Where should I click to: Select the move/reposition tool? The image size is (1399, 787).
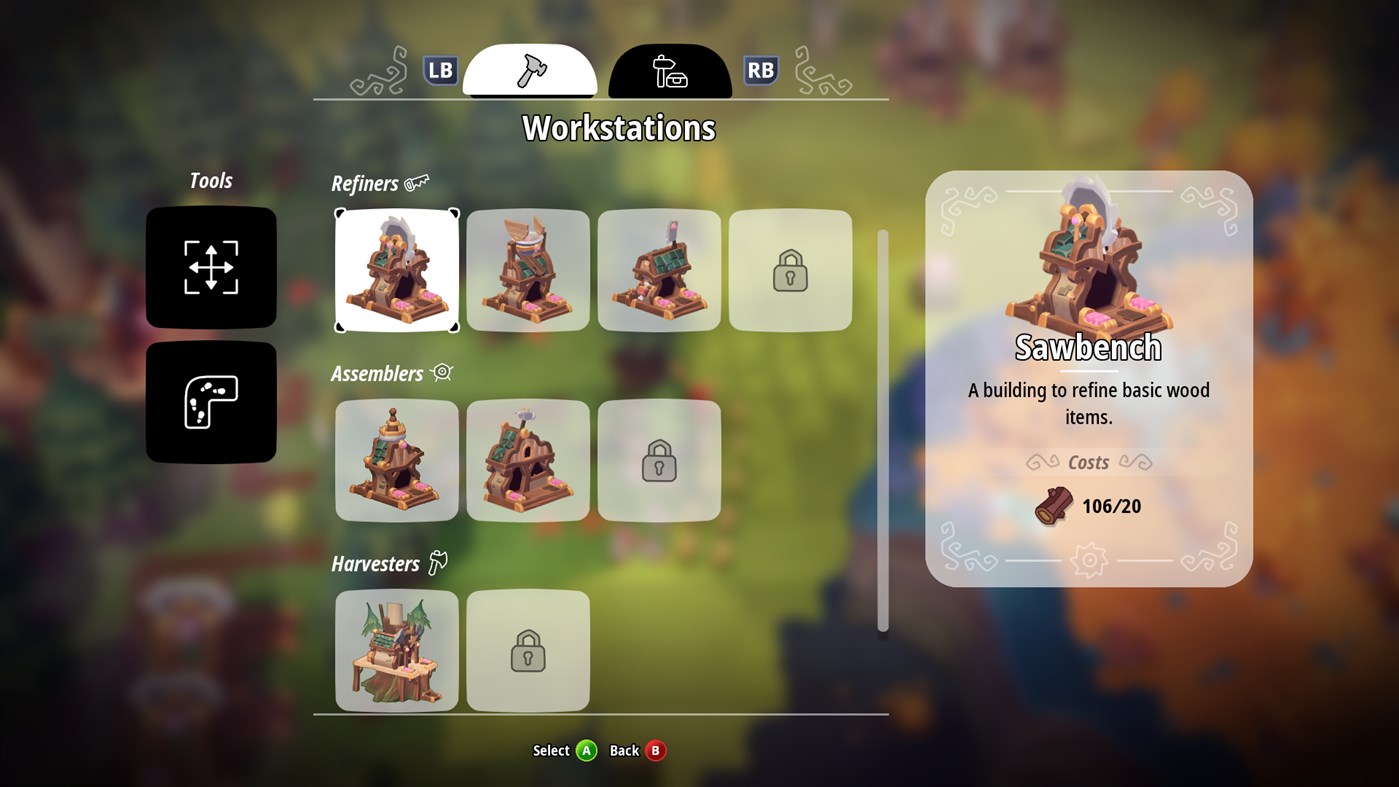[210, 267]
